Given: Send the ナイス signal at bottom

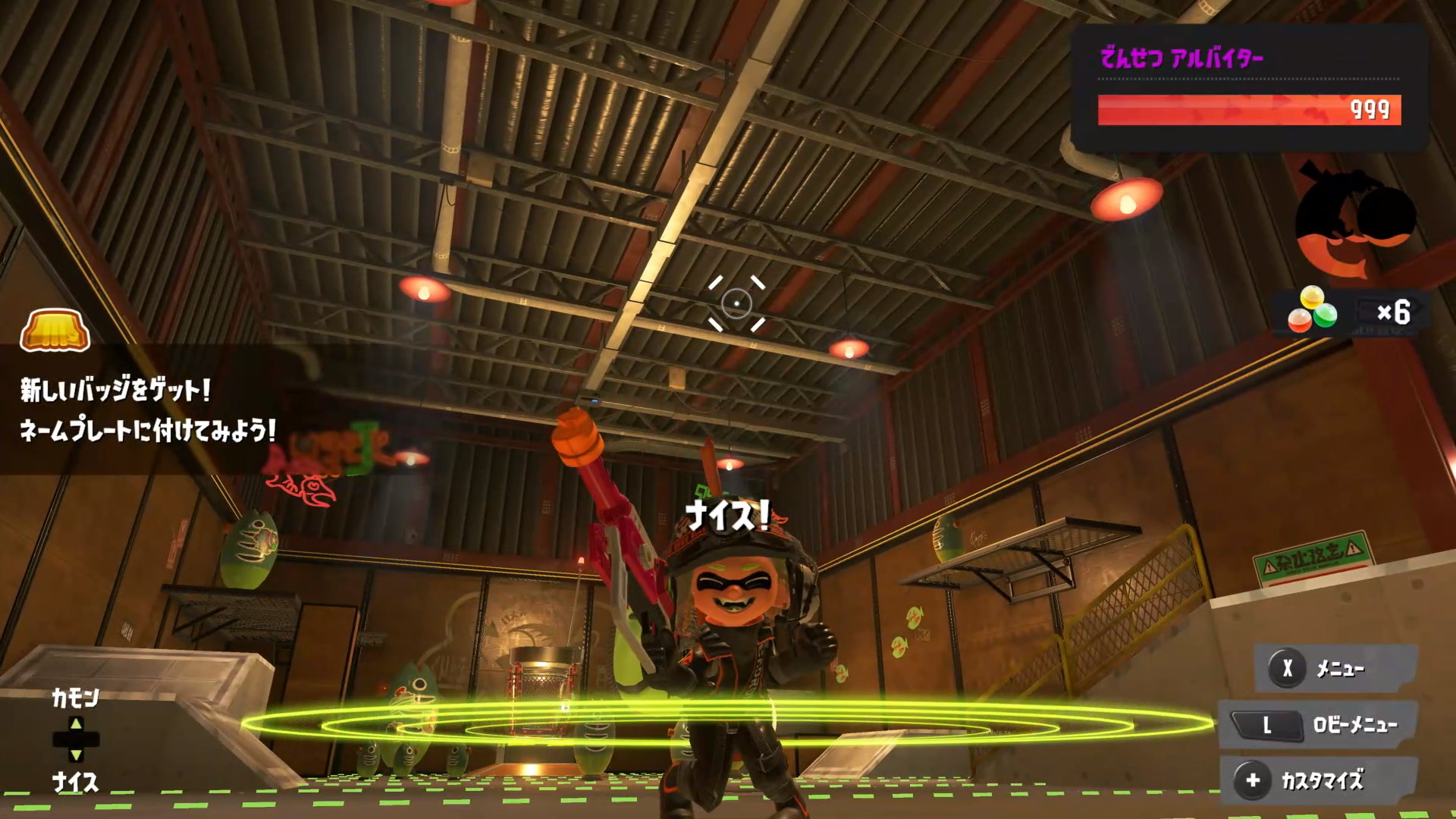Looking at the screenshot, I should (x=75, y=782).
